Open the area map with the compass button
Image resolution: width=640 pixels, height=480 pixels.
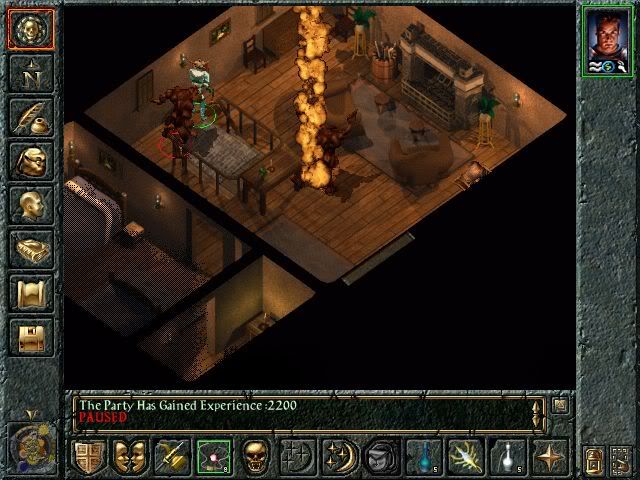[x=30, y=72]
